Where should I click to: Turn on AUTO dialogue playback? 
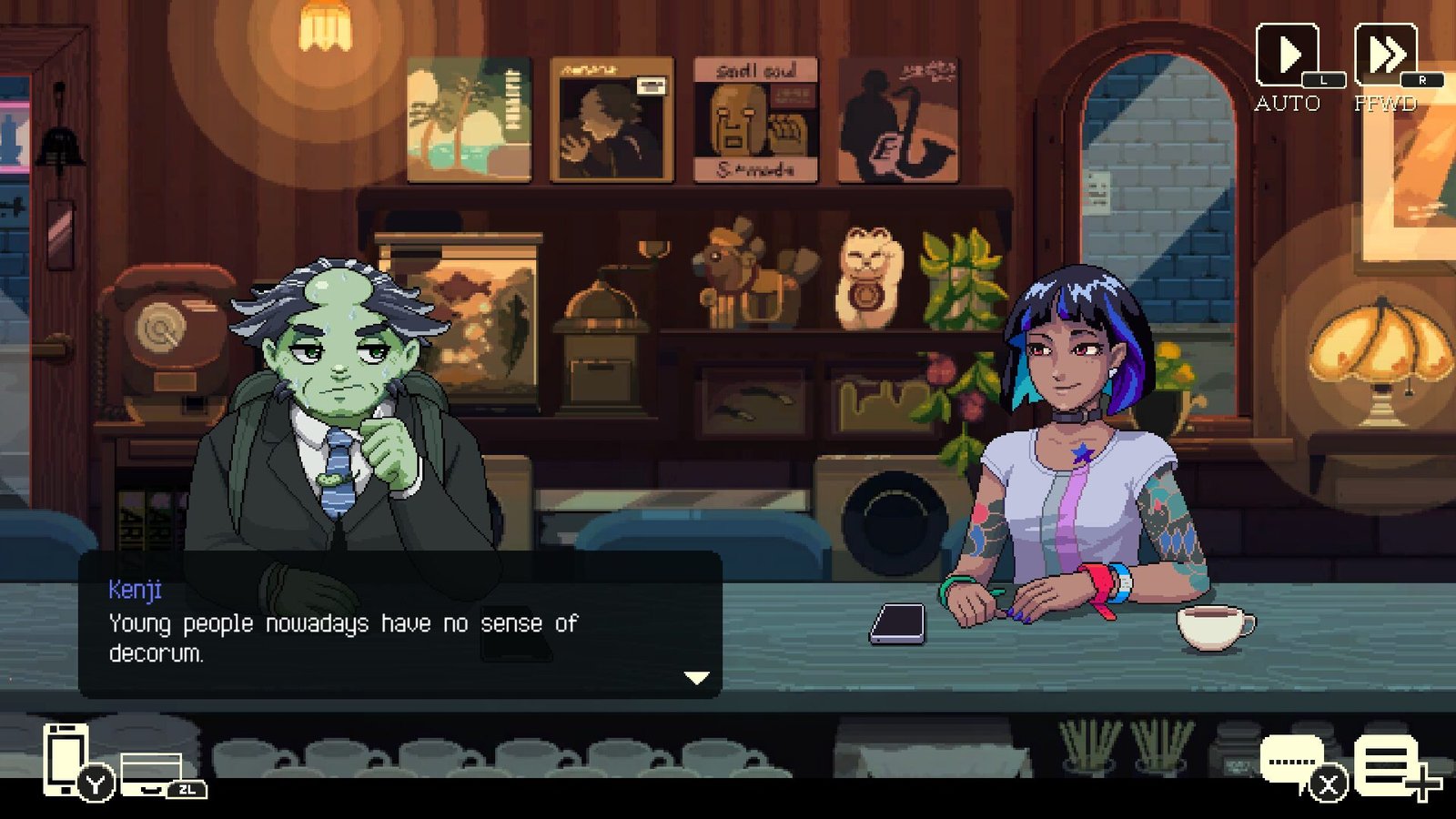click(x=1287, y=56)
